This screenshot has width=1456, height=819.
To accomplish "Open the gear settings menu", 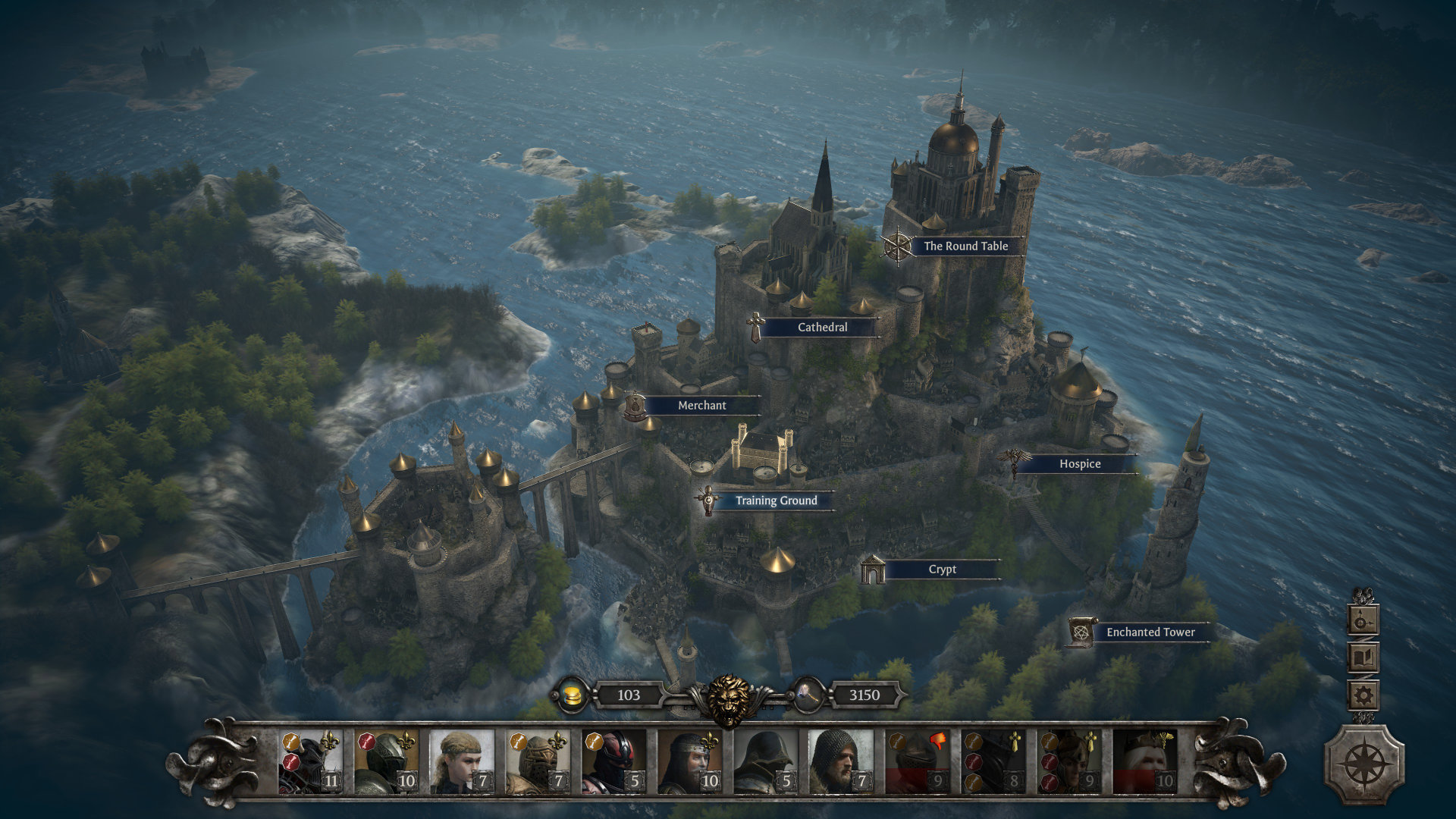I will [1363, 695].
